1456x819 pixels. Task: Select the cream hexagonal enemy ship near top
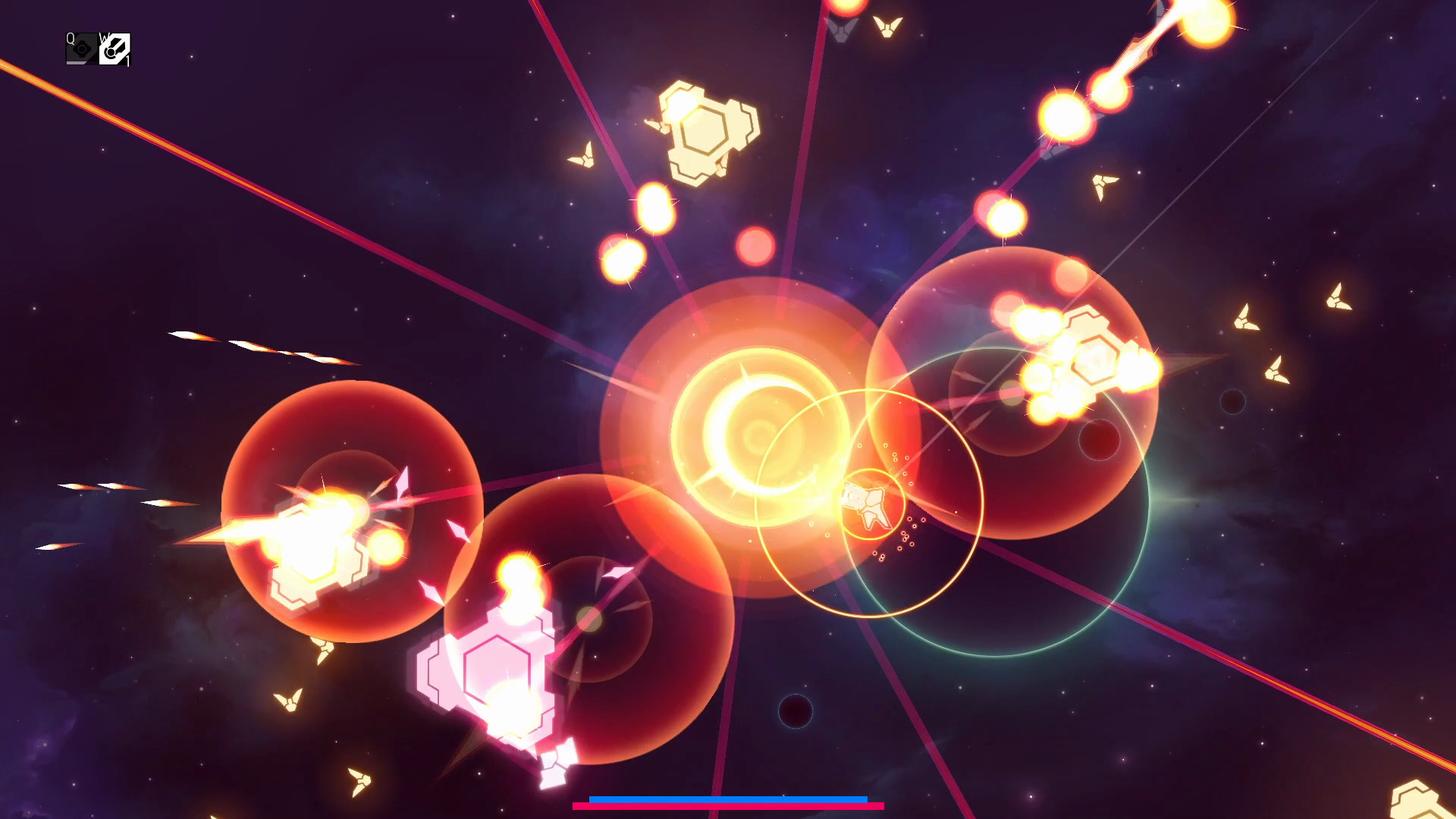pos(705,129)
